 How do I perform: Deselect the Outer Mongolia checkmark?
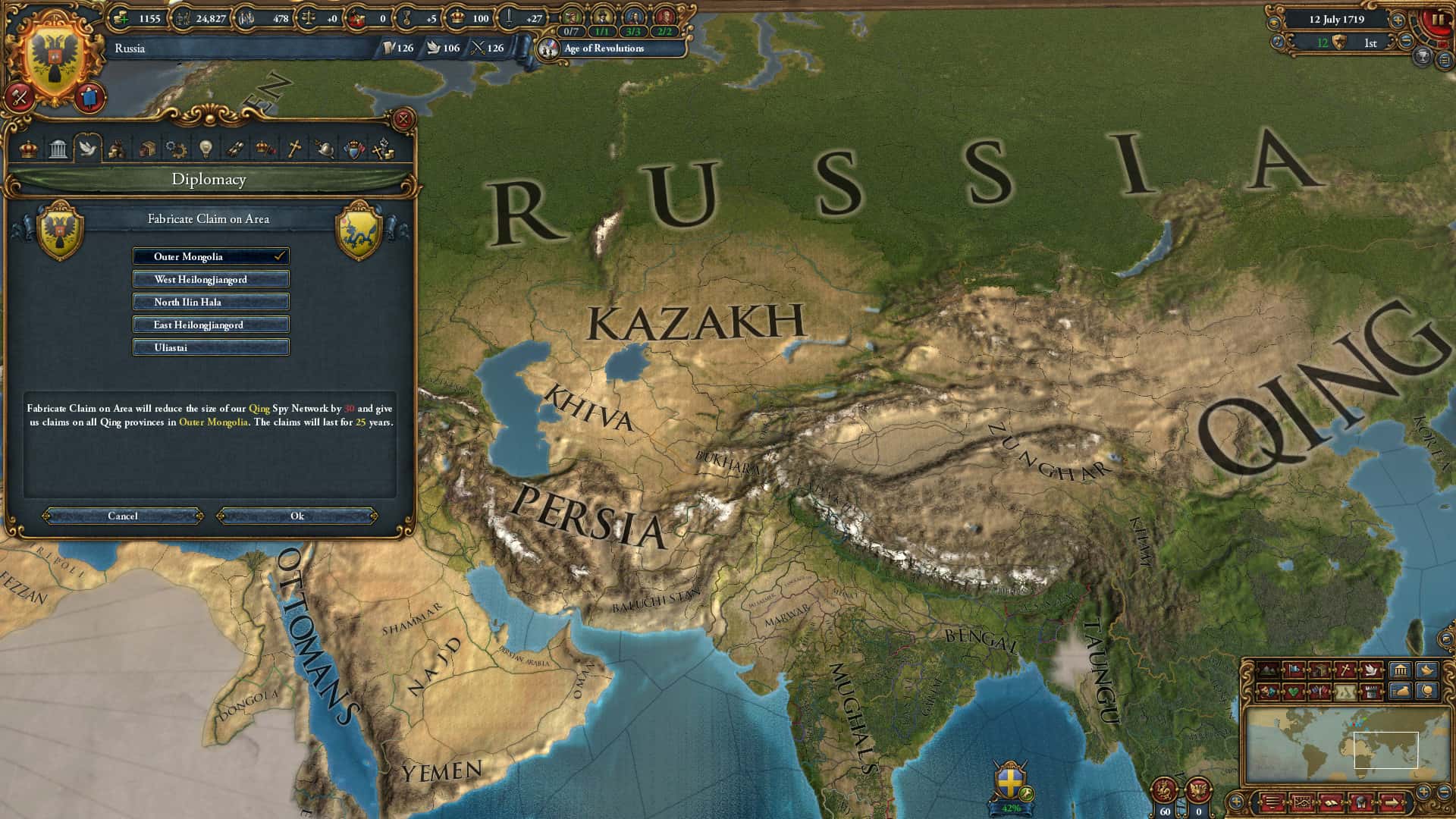pos(282,256)
